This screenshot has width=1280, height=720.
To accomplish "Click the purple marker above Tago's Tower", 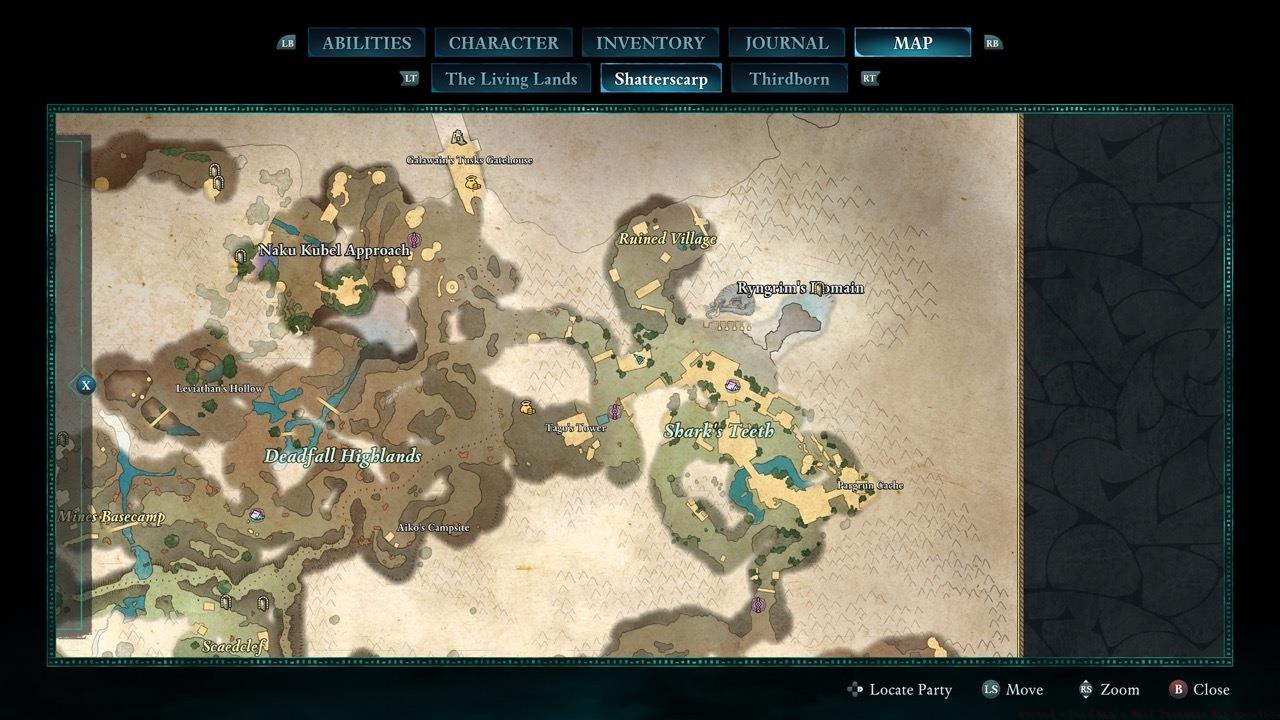I will [614, 409].
